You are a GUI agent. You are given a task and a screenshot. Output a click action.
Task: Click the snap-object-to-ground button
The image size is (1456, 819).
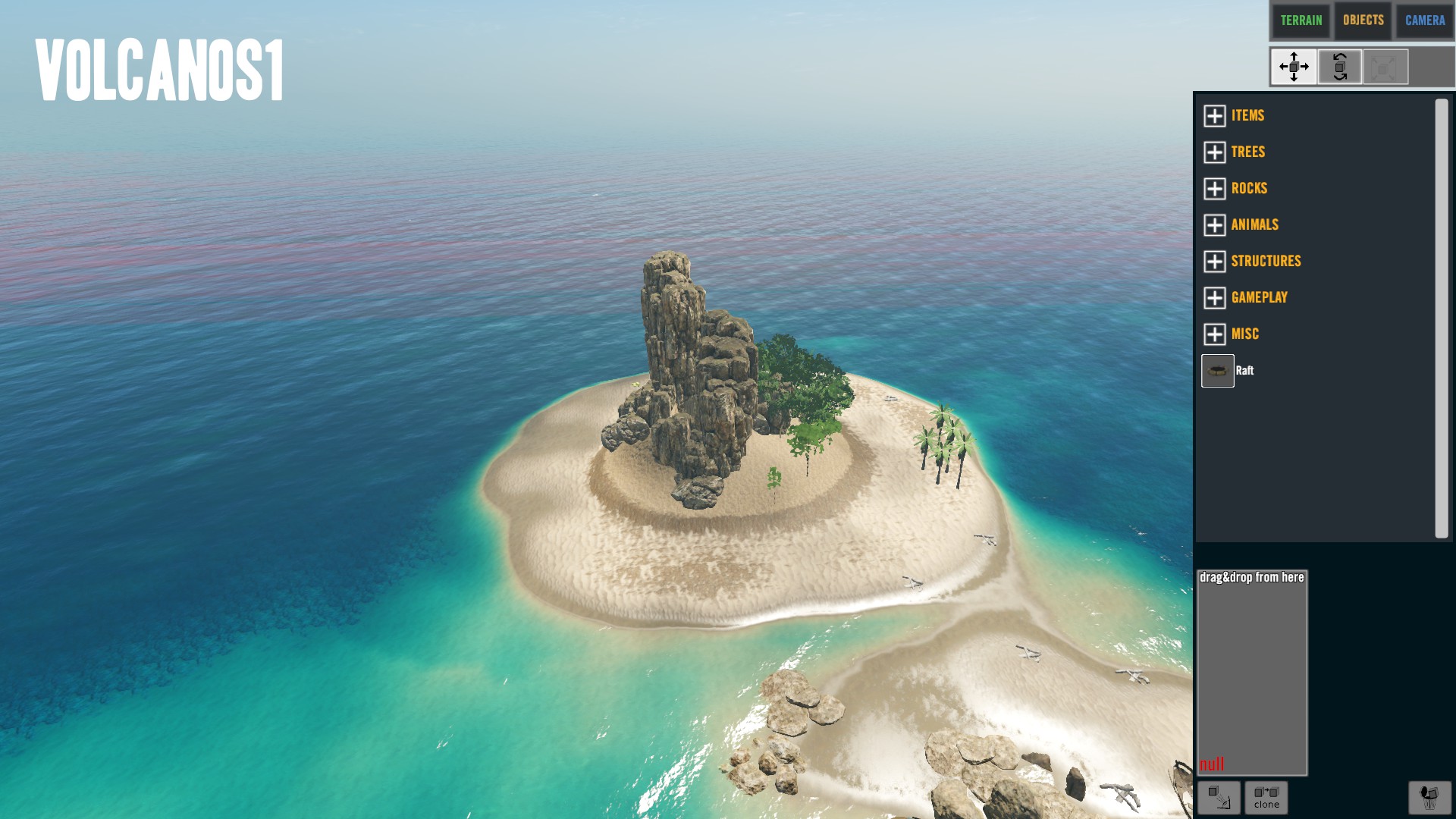click(x=1219, y=797)
